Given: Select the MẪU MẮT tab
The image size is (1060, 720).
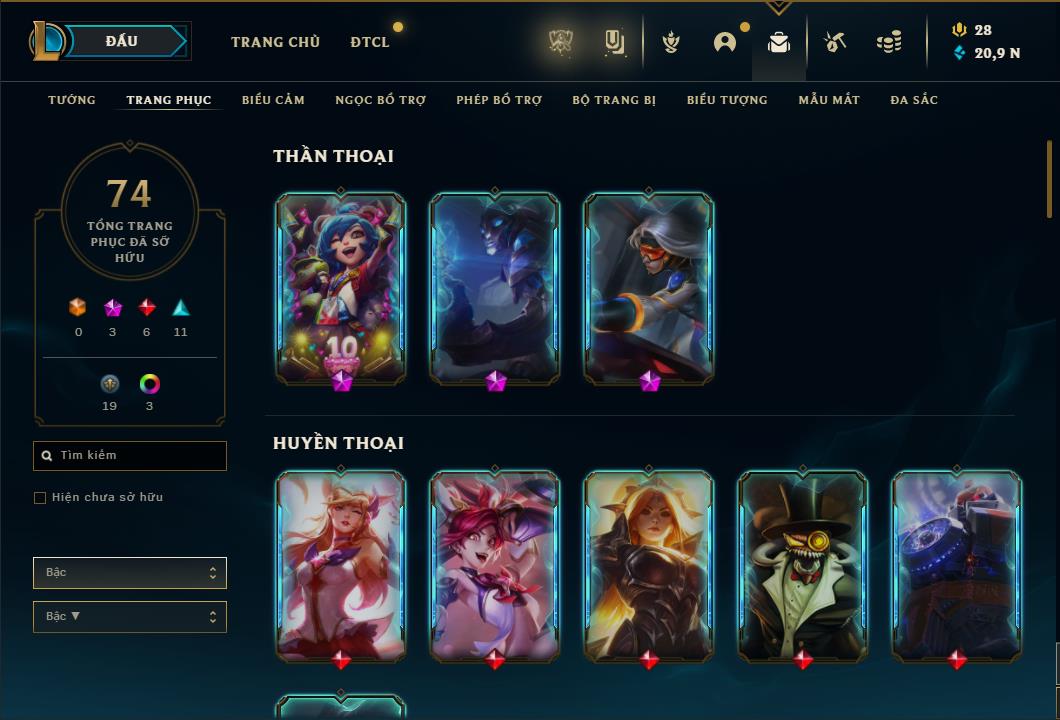Looking at the screenshot, I should 829,100.
